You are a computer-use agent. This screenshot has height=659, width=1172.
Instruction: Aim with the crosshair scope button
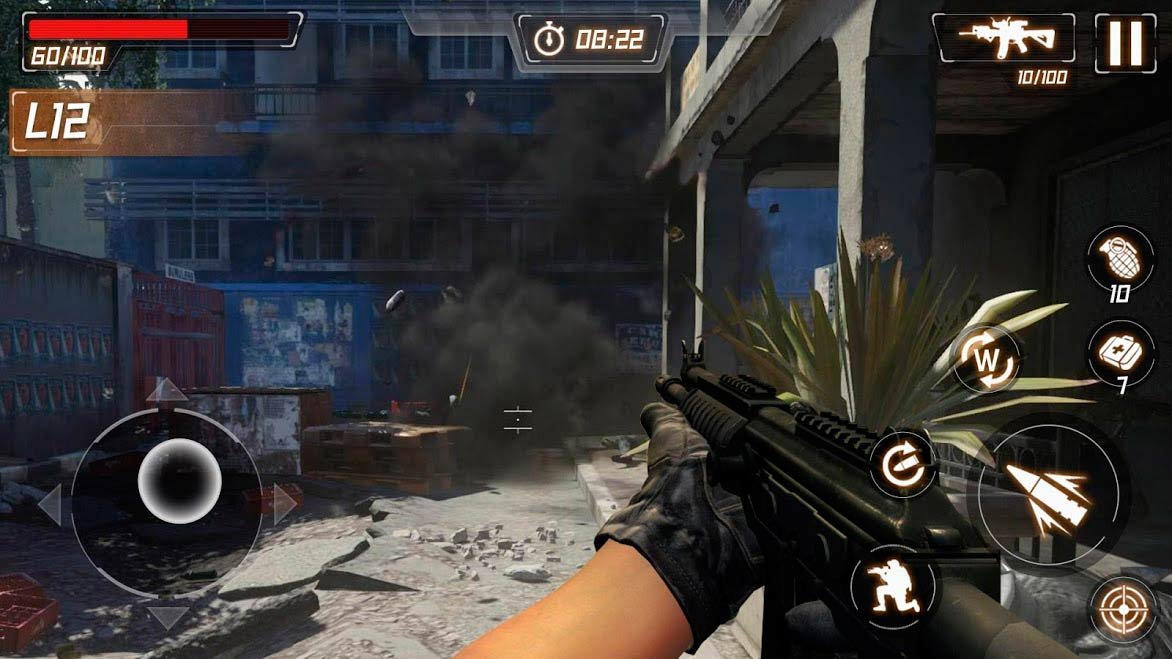[1123, 609]
